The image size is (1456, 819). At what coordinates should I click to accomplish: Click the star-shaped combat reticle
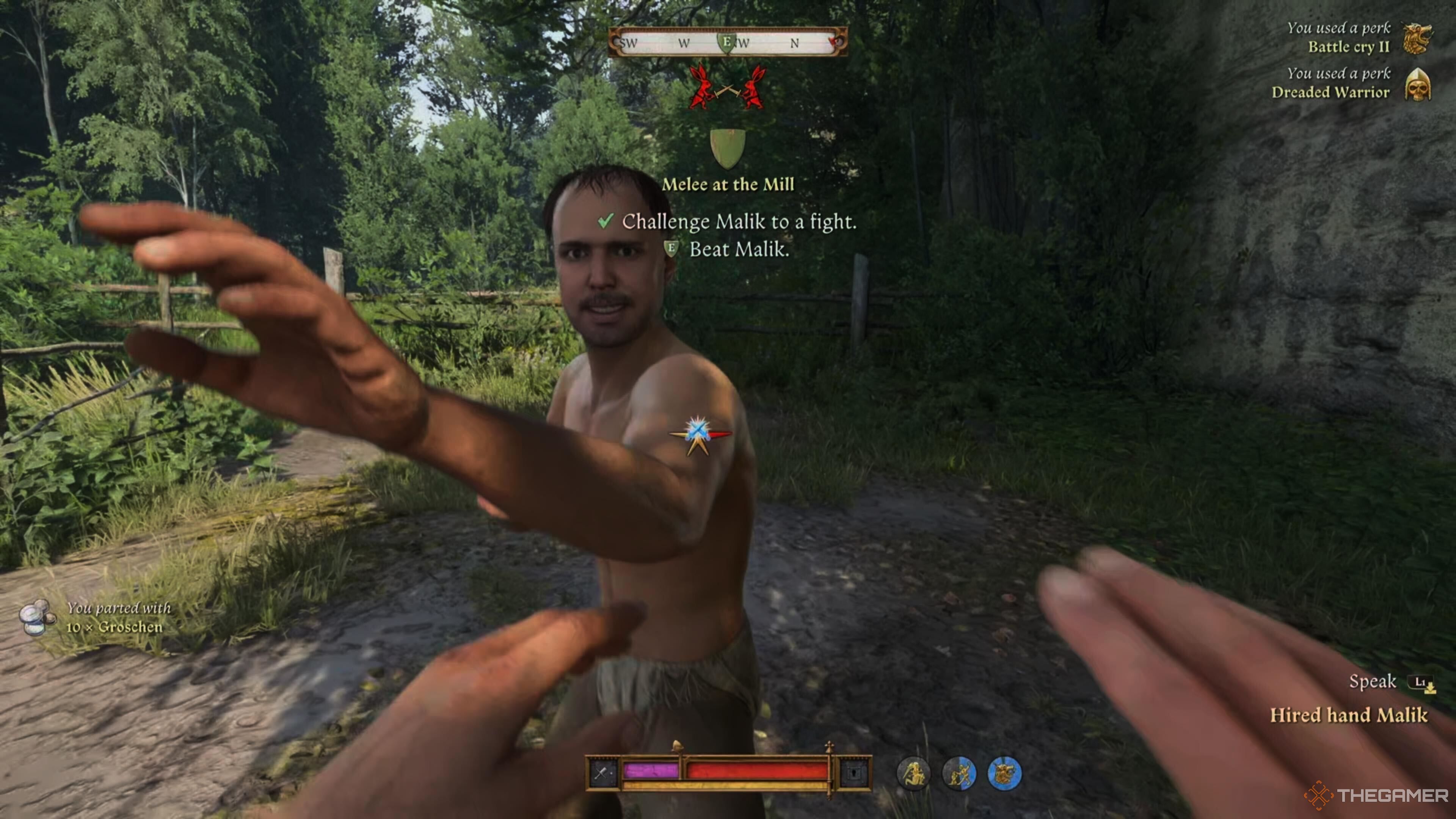click(698, 434)
